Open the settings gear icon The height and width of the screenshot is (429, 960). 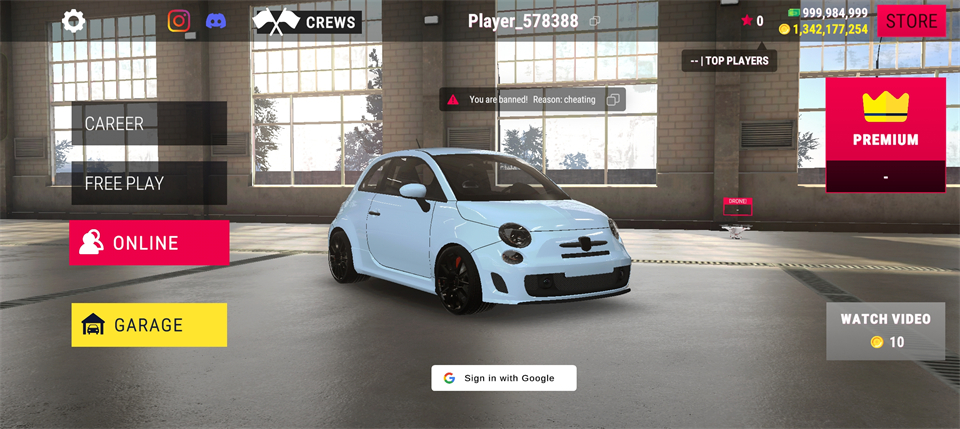click(74, 21)
